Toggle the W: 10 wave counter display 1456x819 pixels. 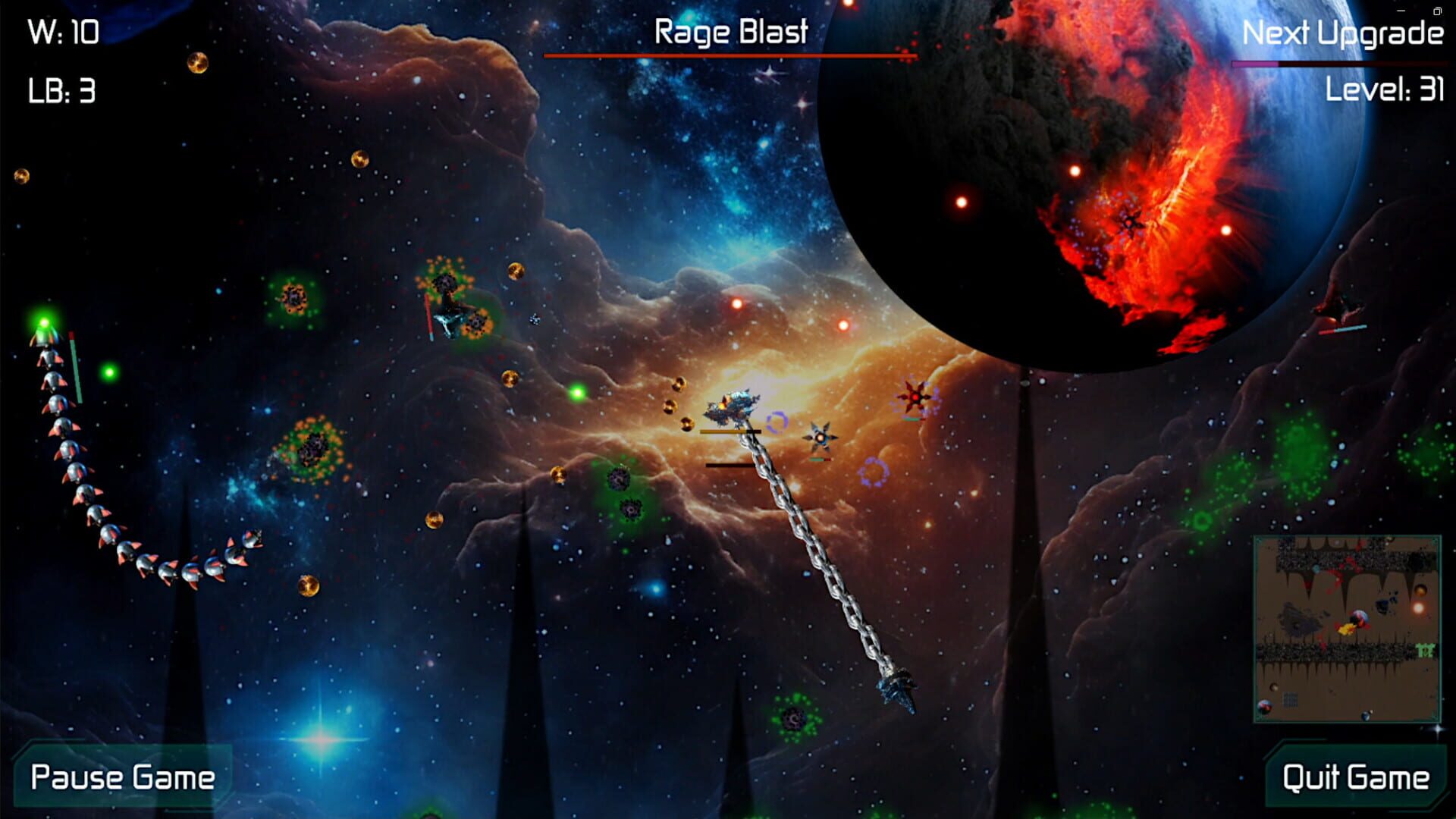tap(64, 30)
